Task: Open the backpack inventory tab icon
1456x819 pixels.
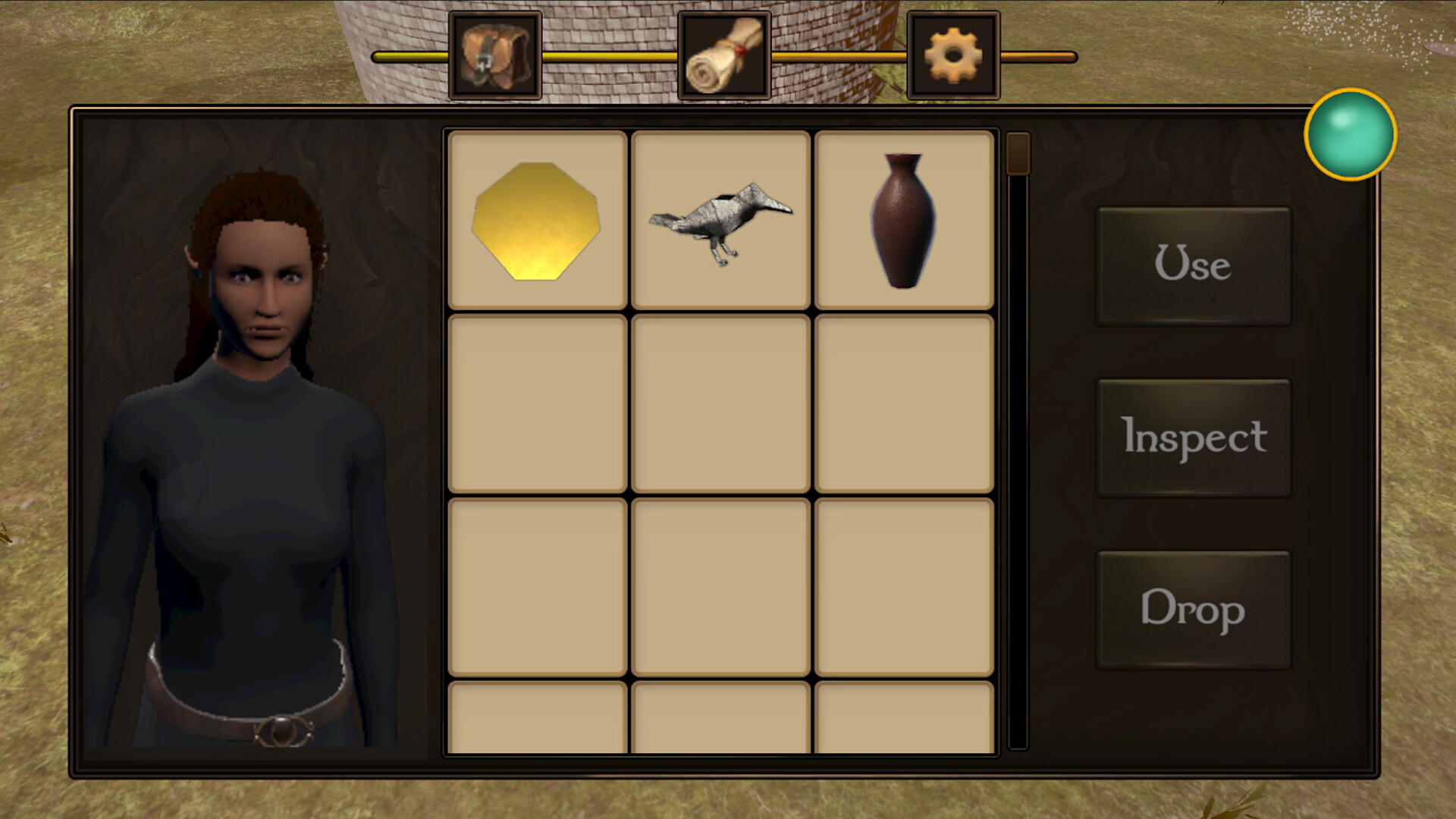Action: pyautogui.click(x=497, y=55)
